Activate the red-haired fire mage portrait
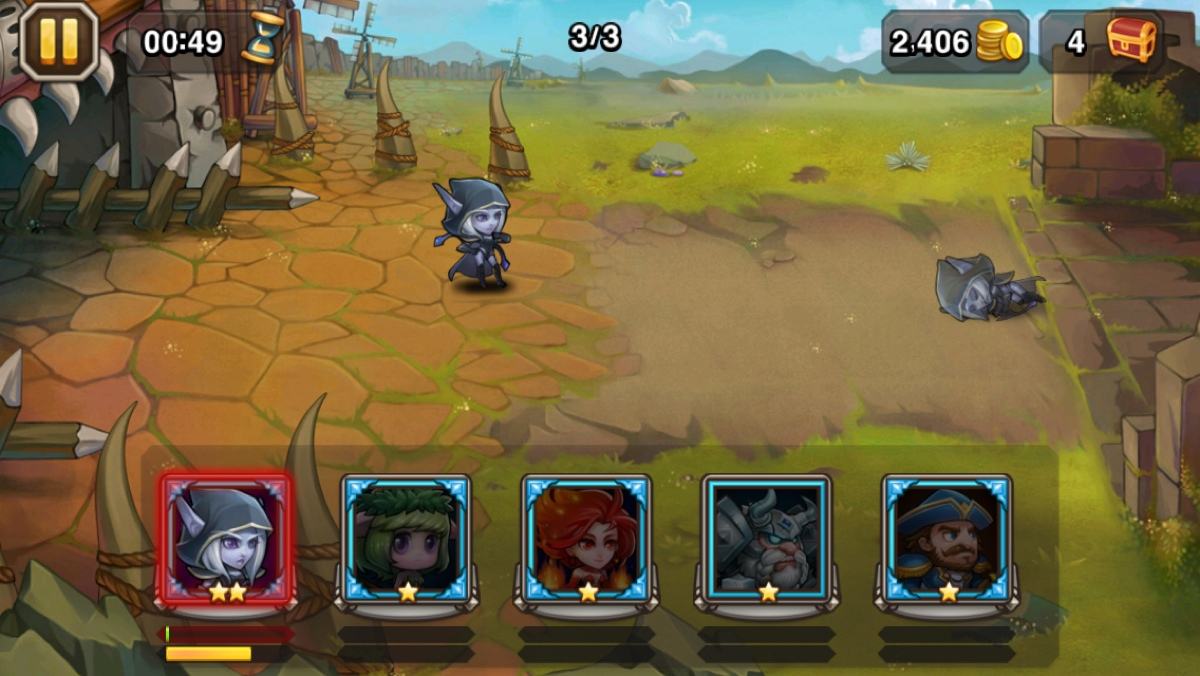Image resolution: width=1200 pixels, height=676 pixels. tap(586, 540)
